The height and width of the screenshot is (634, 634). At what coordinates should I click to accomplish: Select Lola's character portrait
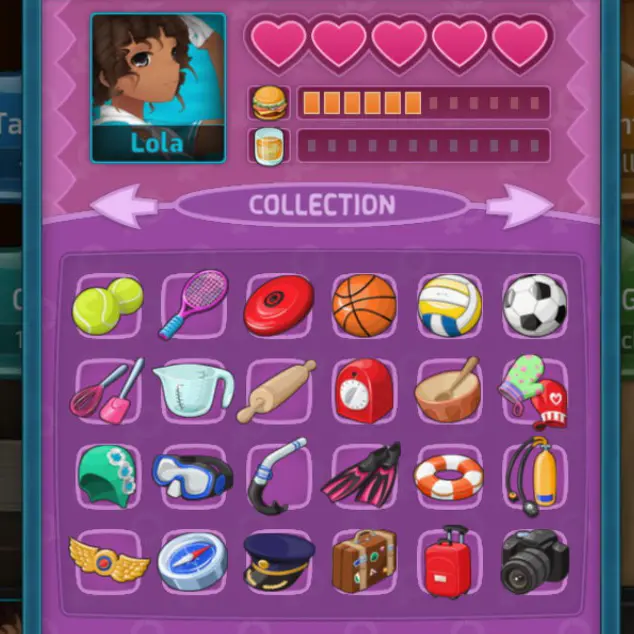point(158,87)
